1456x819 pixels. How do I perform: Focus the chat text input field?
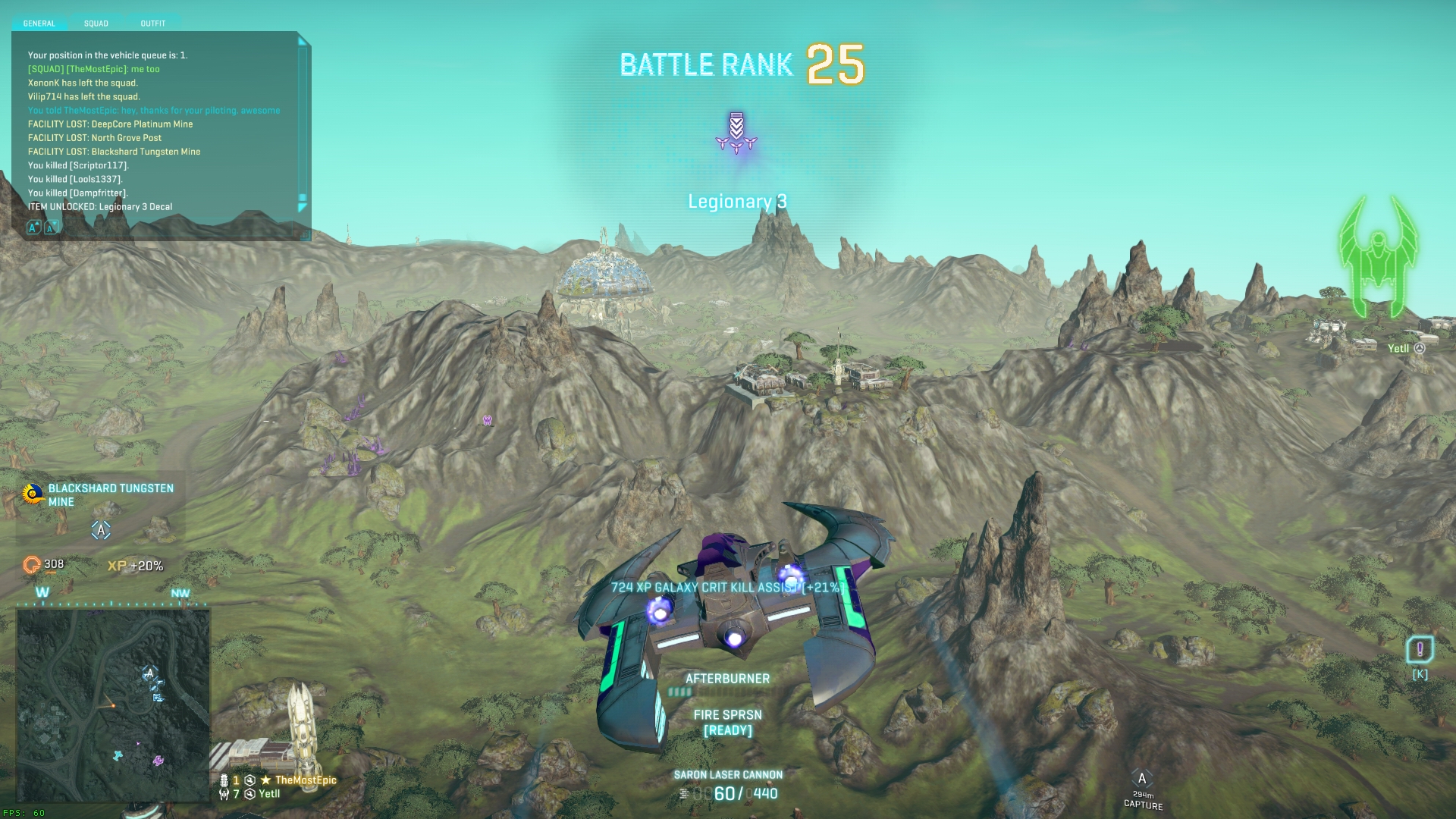pyautogui.click(x=174, y=227)
